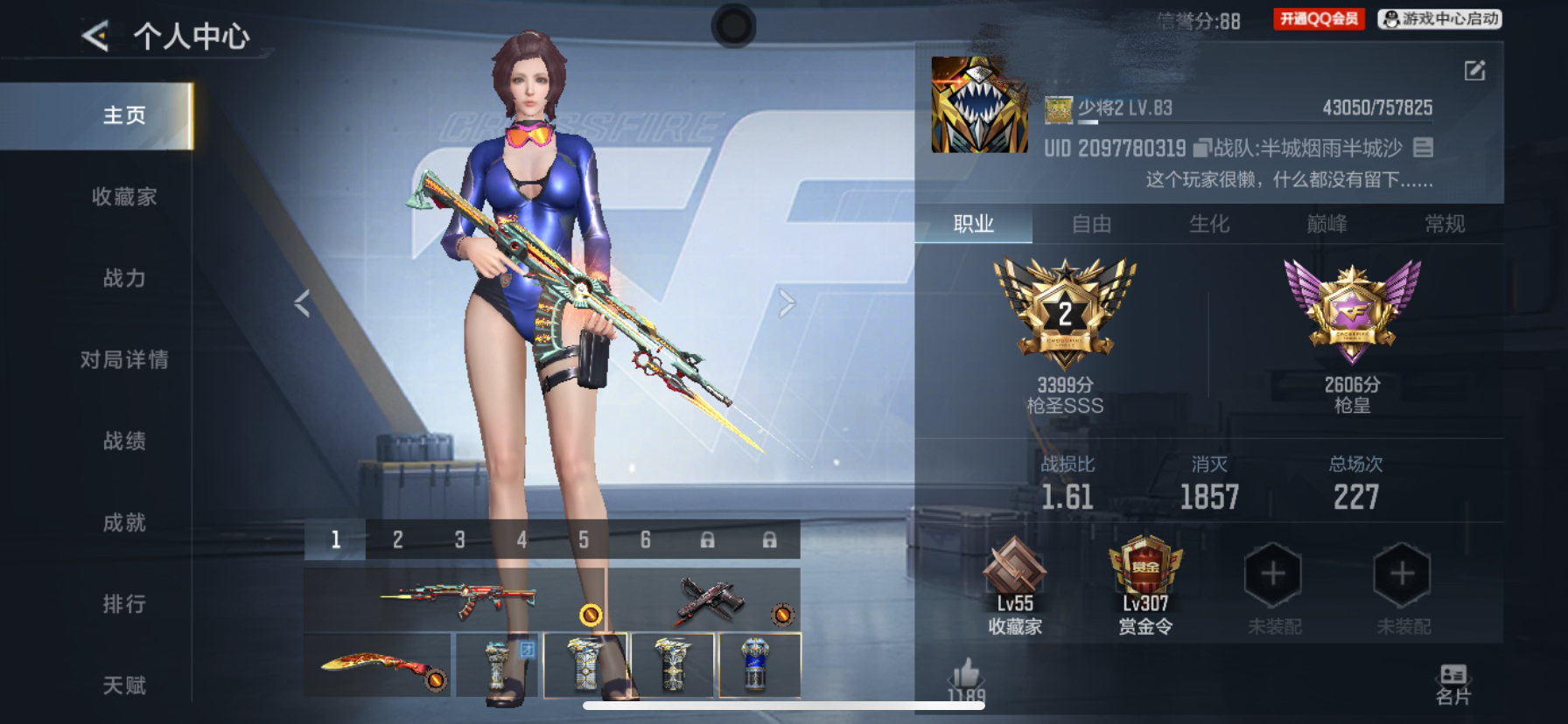This screenshot has width=1568, height=724.
Task: Switch to the 生化 stats tab
Action: click(x=1209, y=225)
